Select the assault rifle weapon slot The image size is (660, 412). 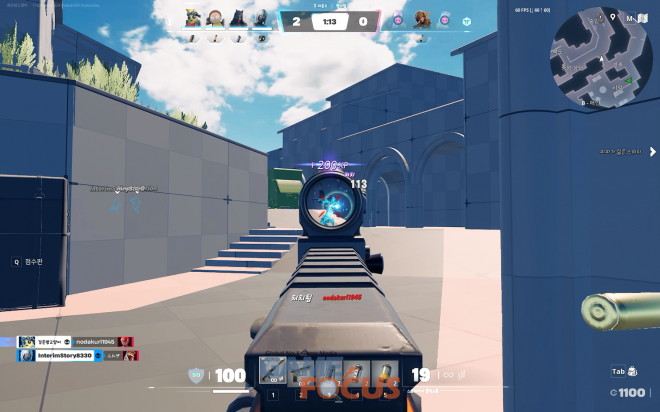(272, 370)
